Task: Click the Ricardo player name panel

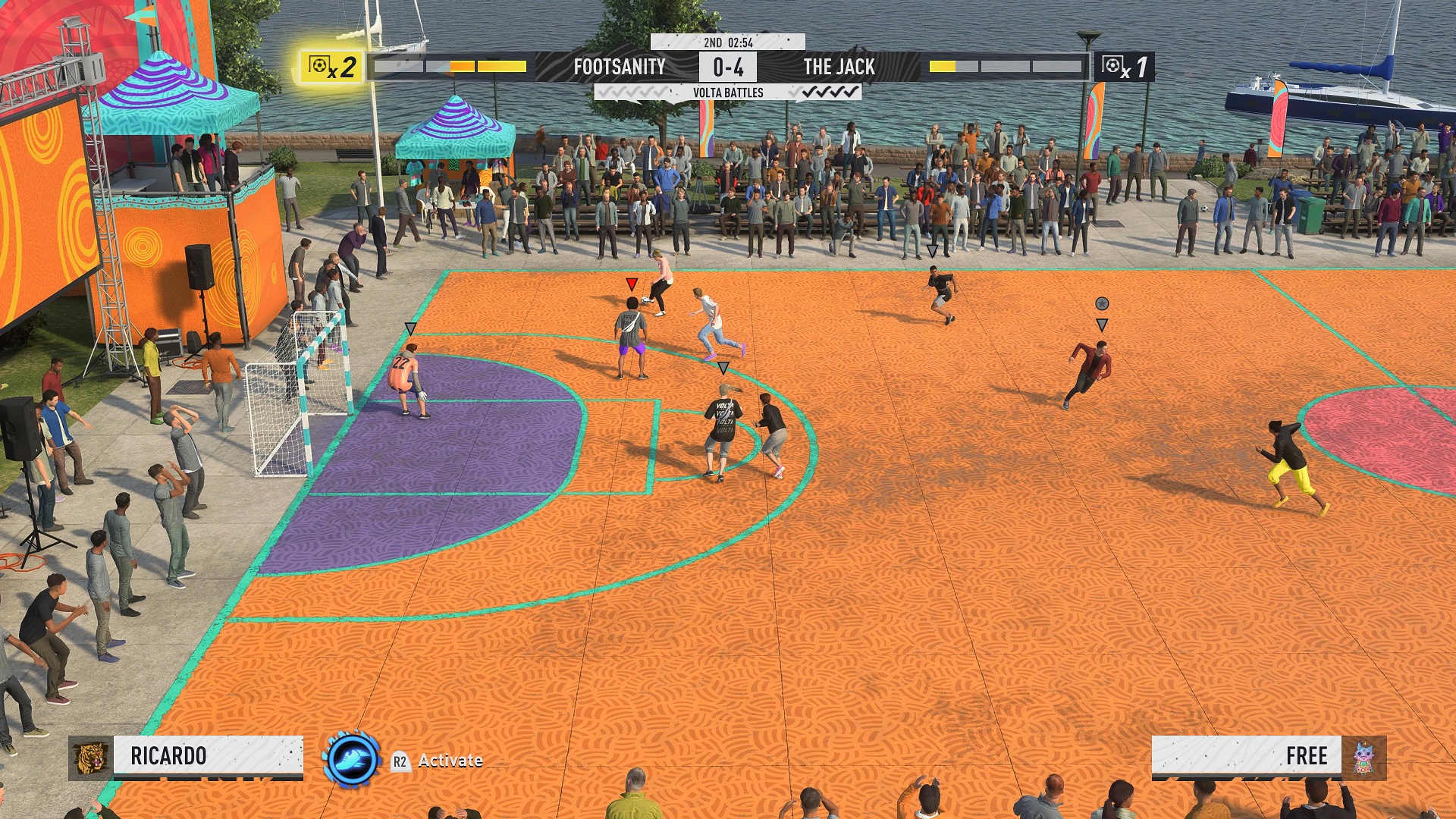Action: tap(208, 756)
